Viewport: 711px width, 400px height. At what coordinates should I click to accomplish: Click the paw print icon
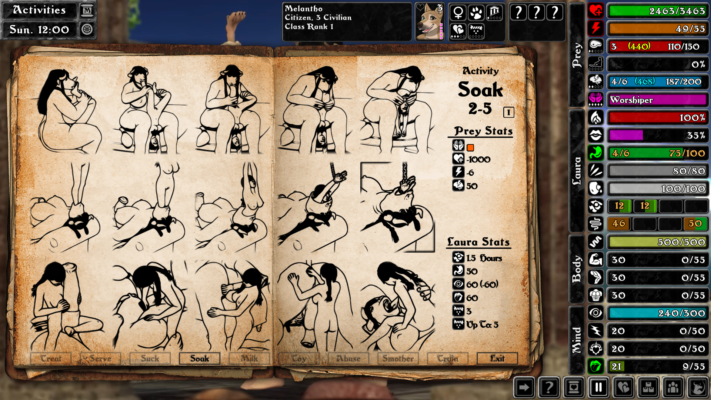tap(476, 12)
